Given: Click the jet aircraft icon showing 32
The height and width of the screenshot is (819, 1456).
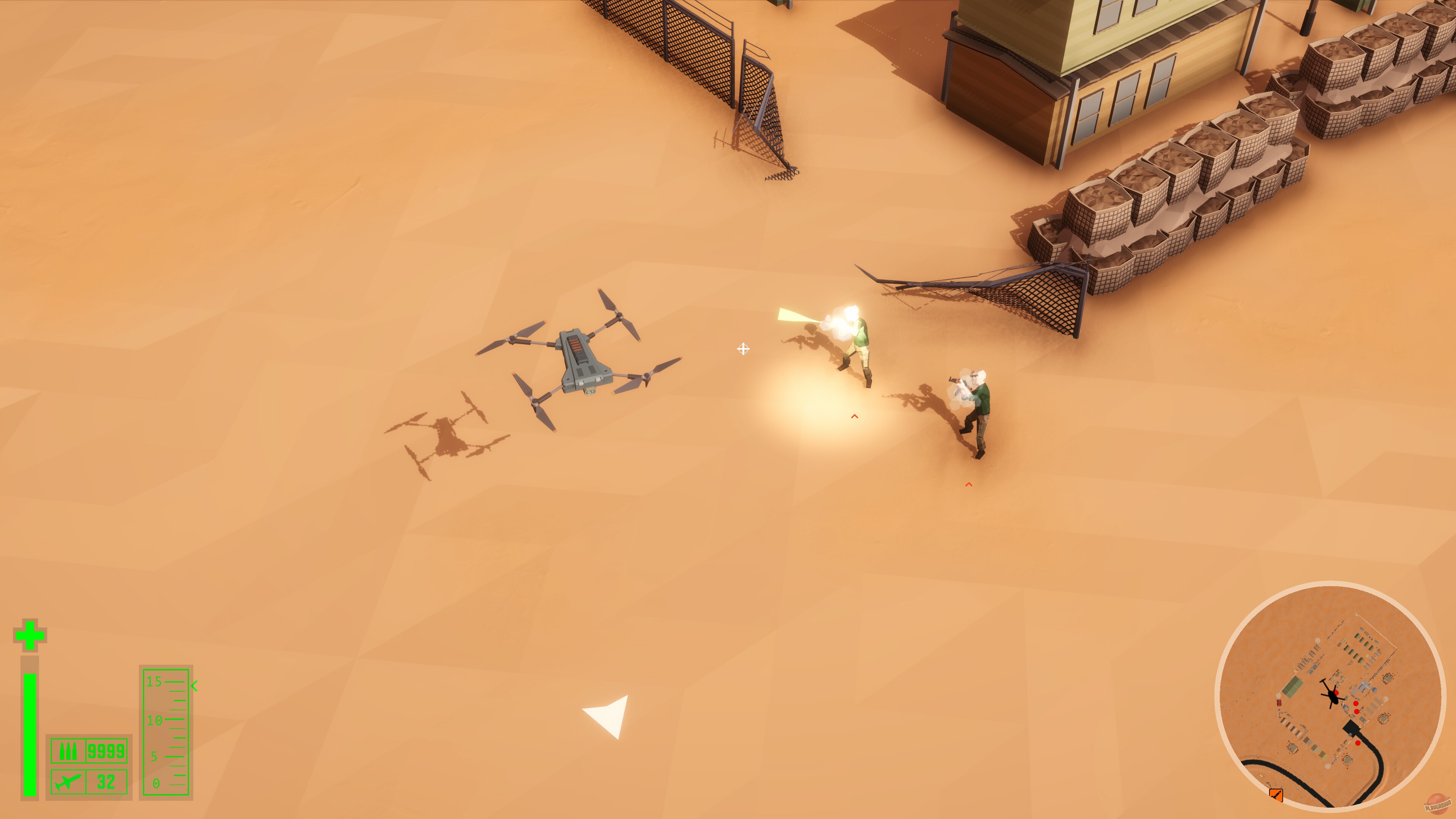Looking at the screenshot, I should (x=68, y=782).
